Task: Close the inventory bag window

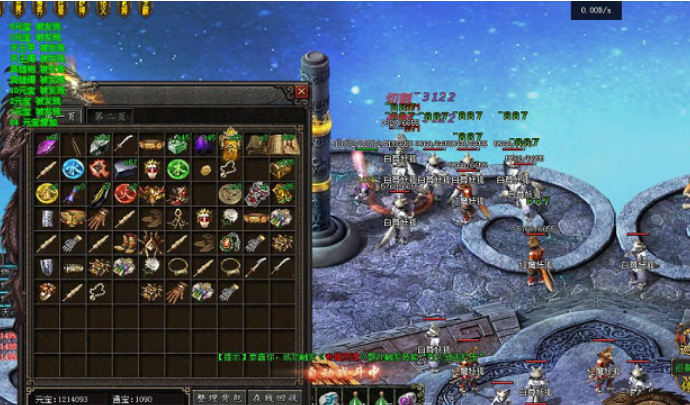Action: pos(302,91)
